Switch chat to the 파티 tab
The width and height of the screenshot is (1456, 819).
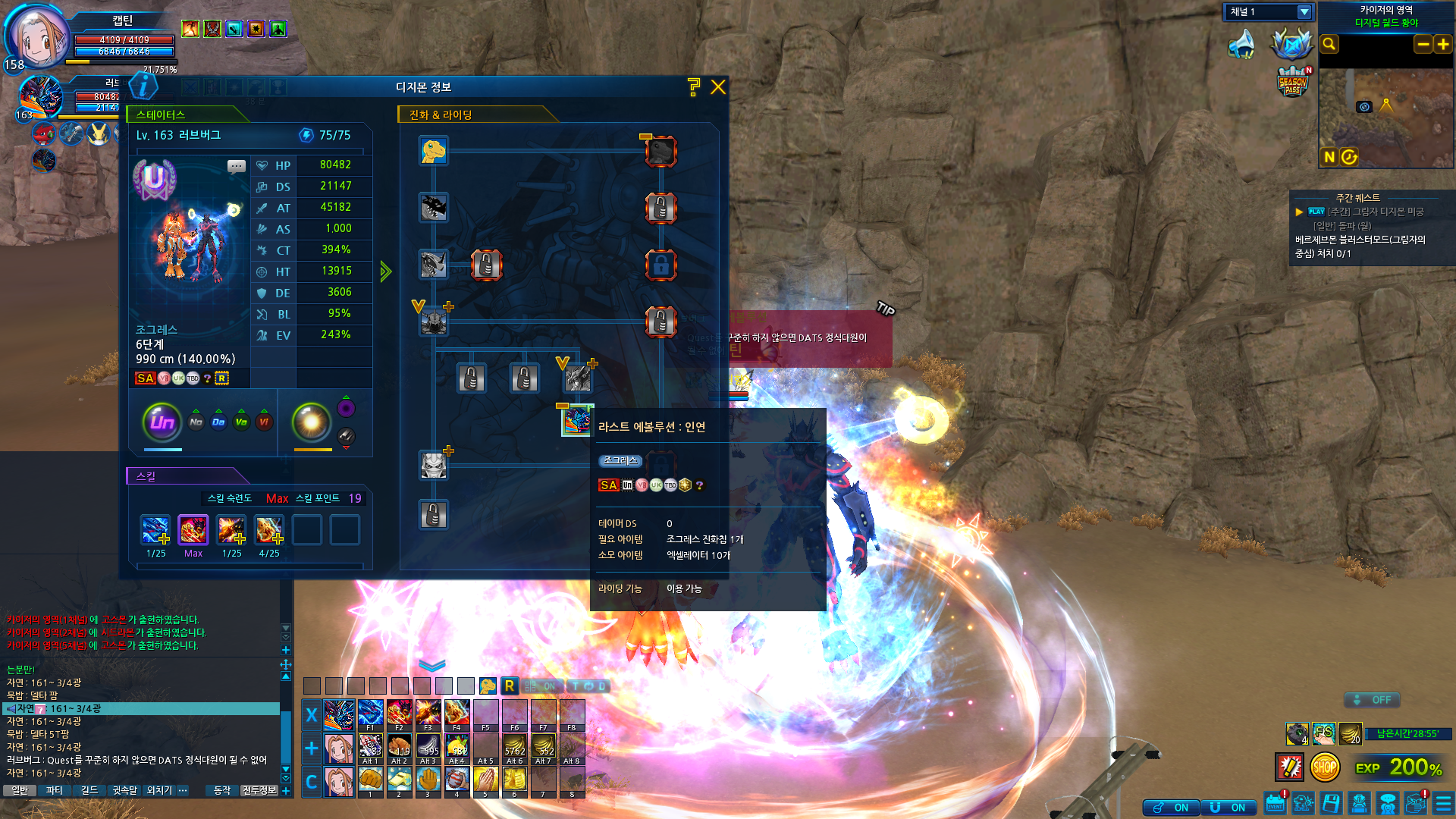[55, 790]
